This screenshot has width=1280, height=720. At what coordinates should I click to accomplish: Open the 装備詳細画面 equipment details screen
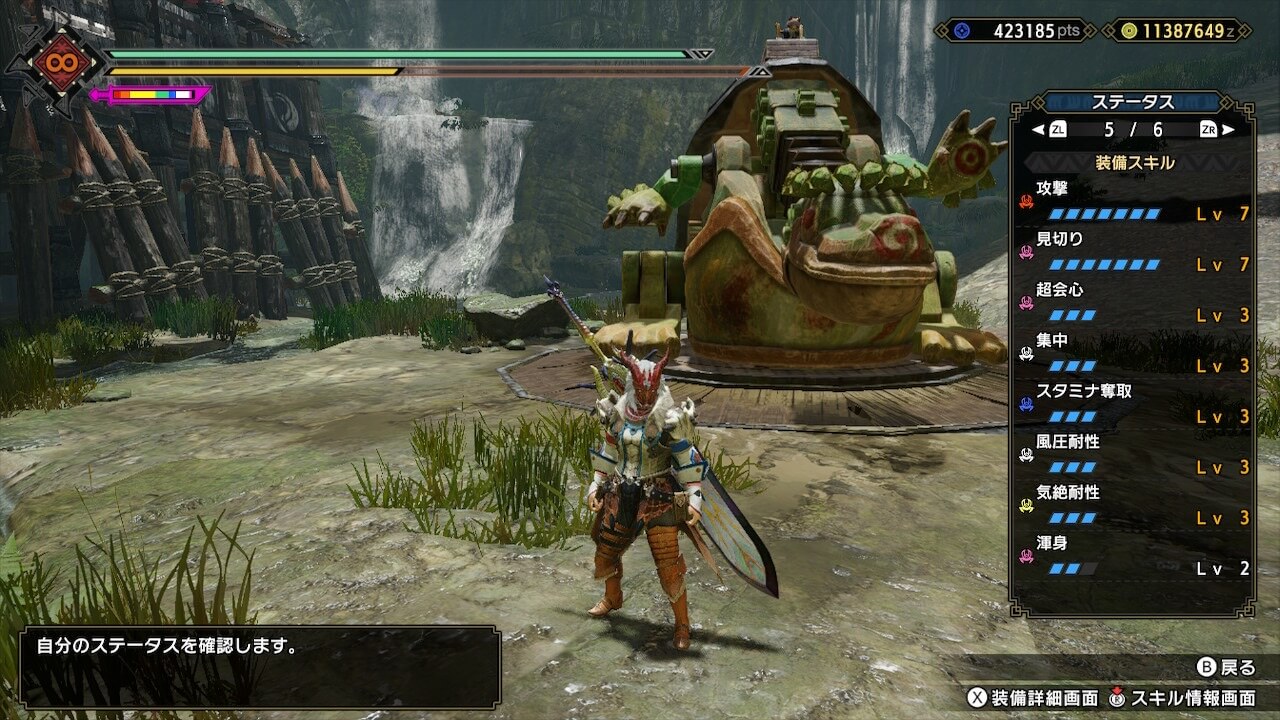(x=1032, y=697)
